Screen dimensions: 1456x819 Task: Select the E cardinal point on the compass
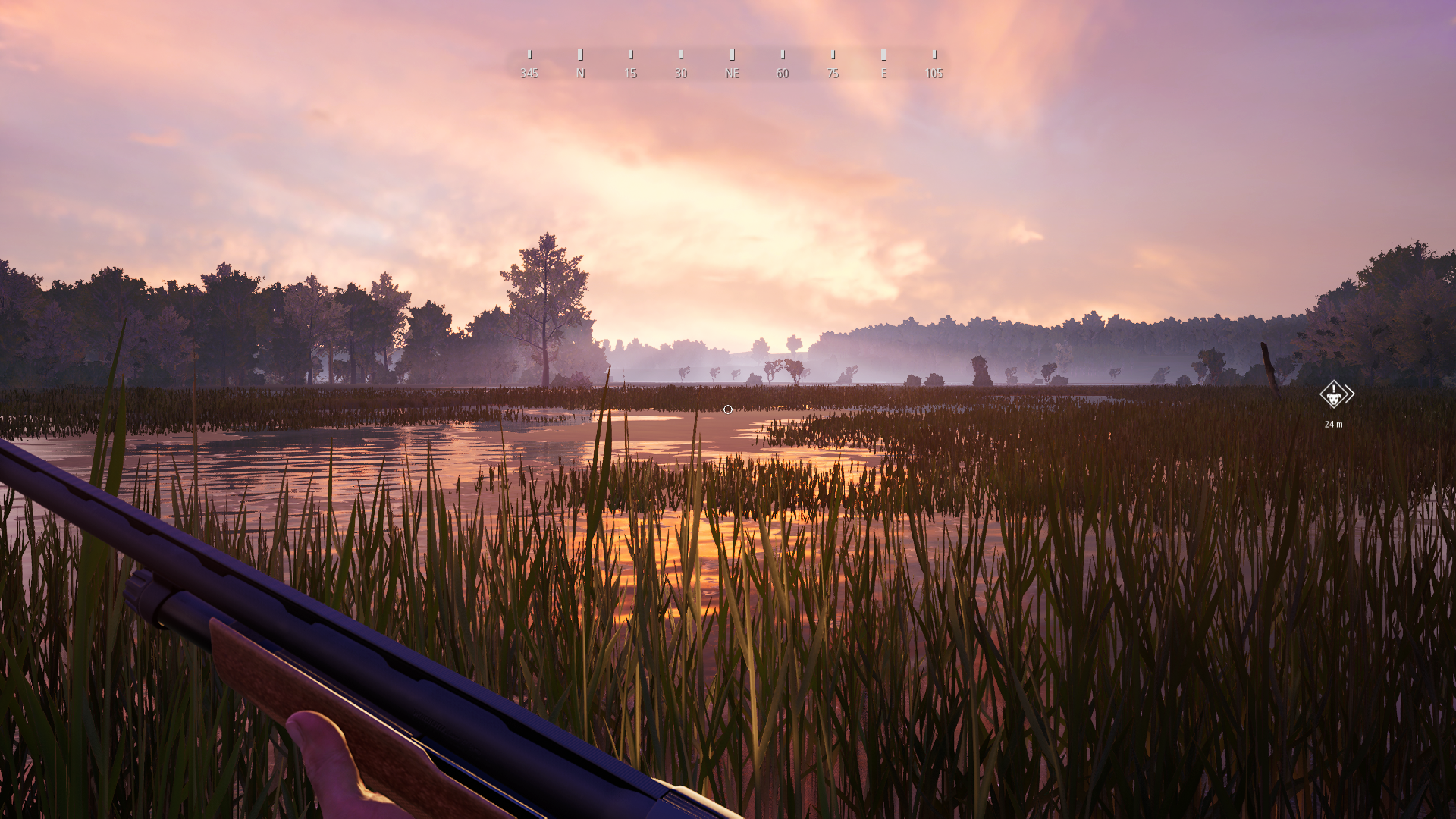tap(883, 74)
